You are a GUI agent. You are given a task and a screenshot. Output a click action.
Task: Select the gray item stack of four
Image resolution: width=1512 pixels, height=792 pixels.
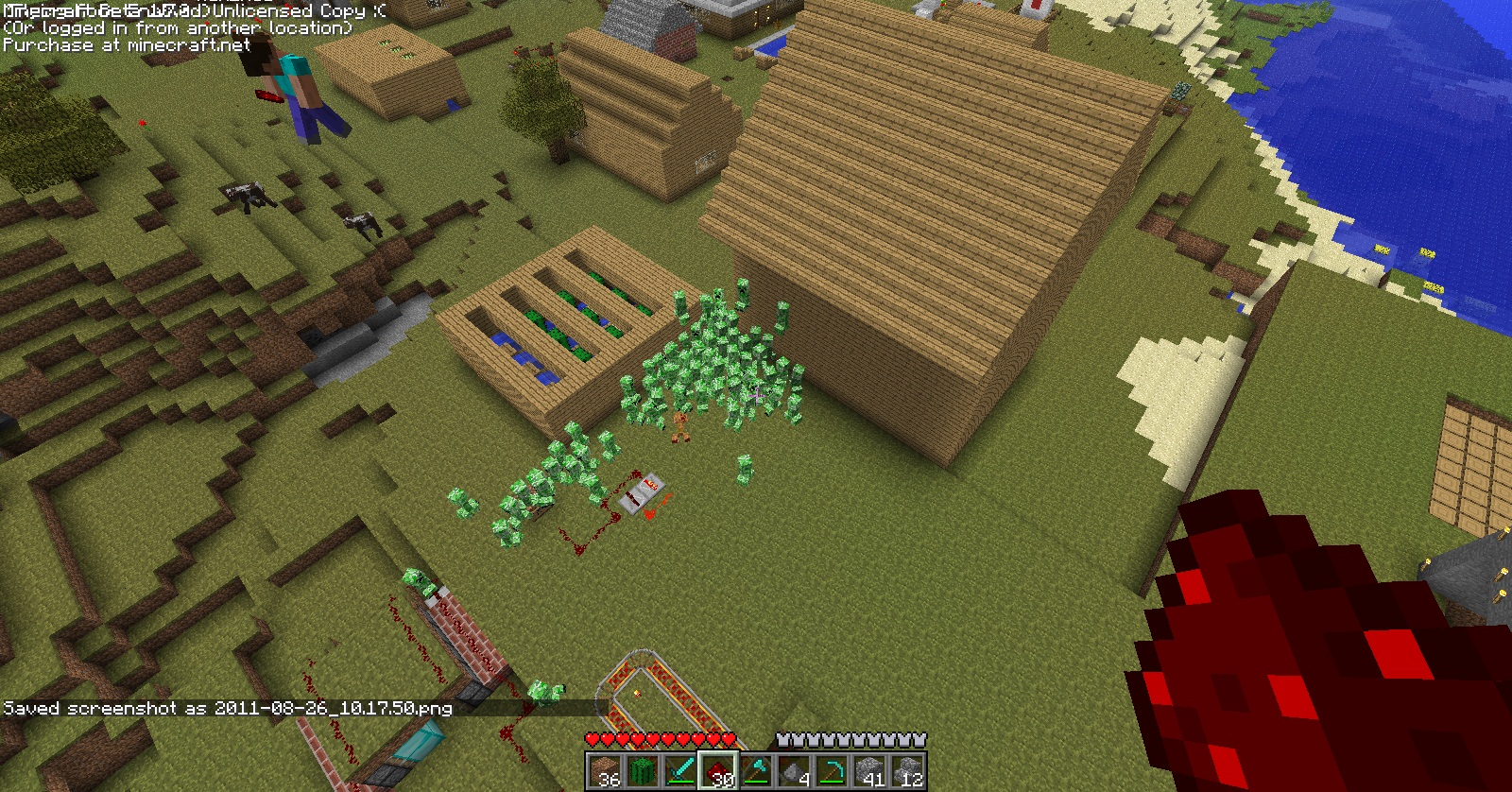[x=794, y=771]
